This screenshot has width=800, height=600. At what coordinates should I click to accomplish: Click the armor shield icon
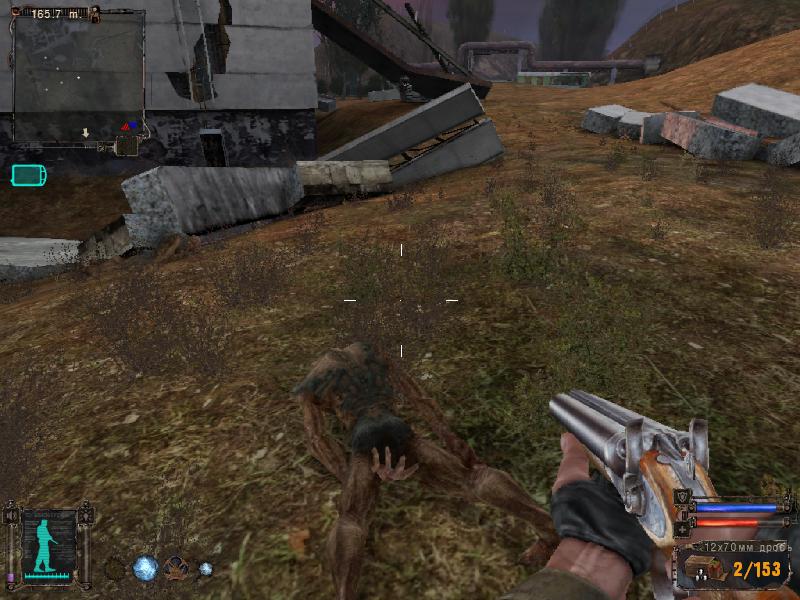683,498
